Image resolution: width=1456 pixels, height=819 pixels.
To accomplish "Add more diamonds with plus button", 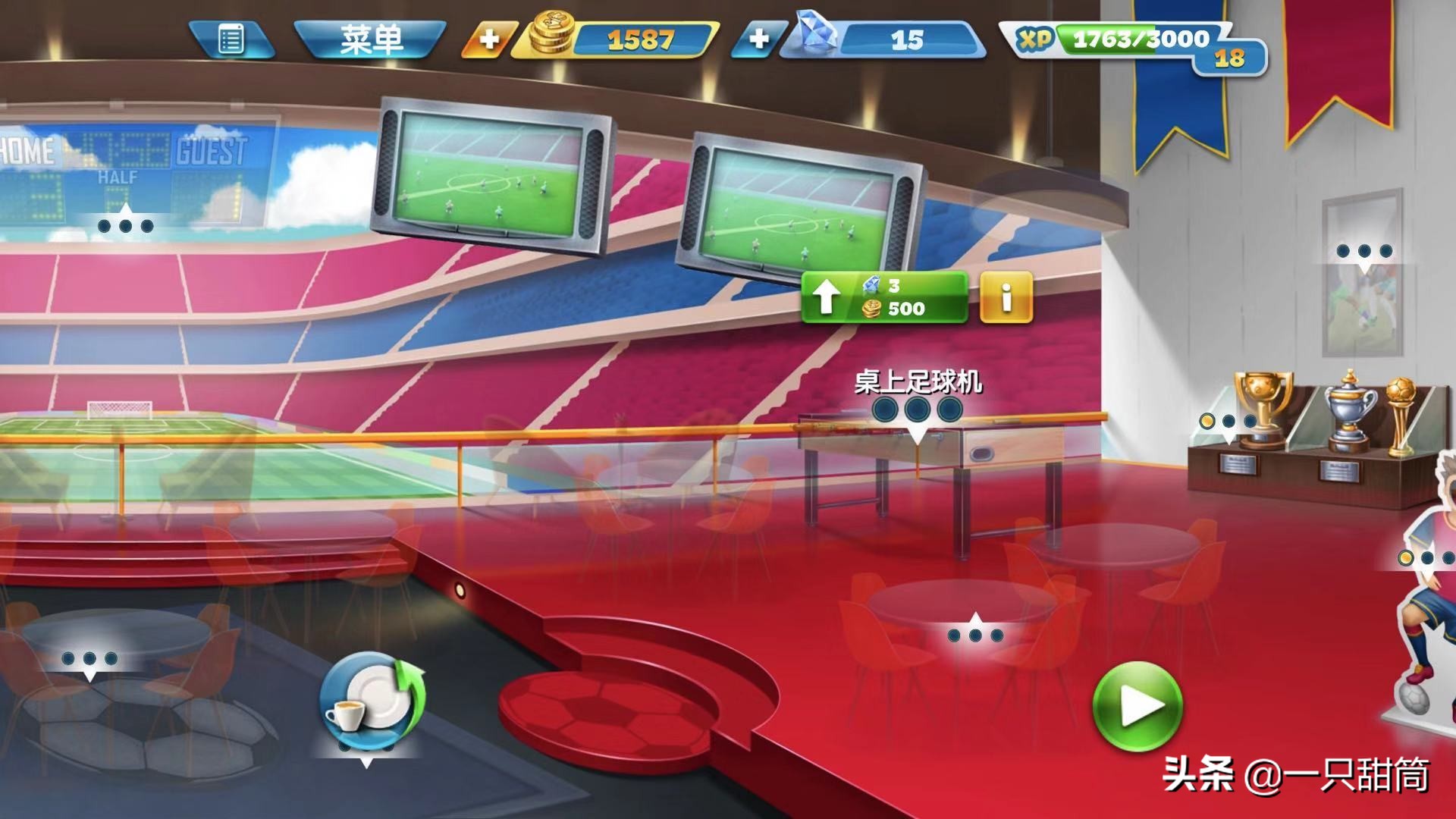I will click(x=758, y=39).
